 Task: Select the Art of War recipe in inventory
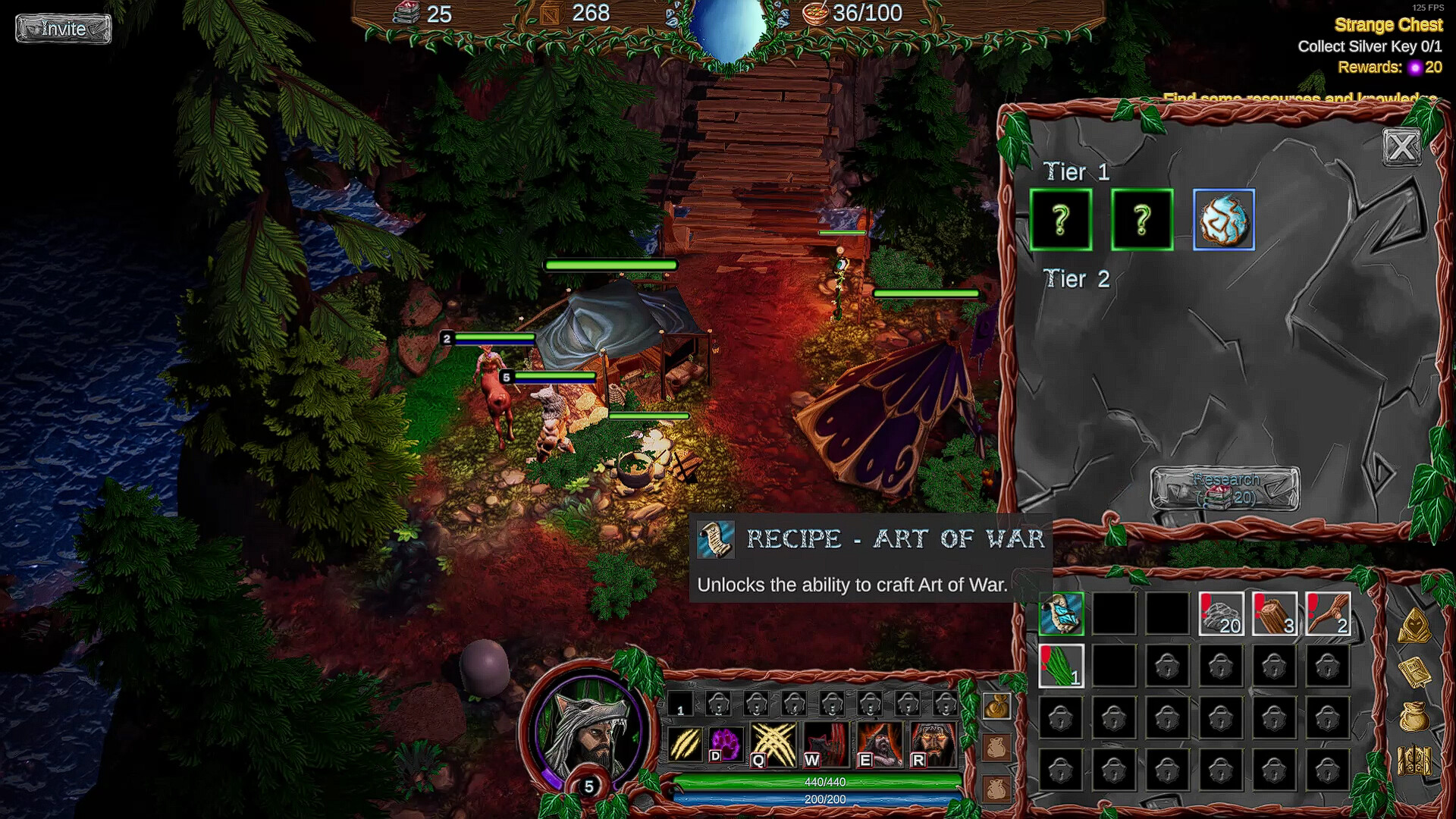click(x=1061, y=614)
